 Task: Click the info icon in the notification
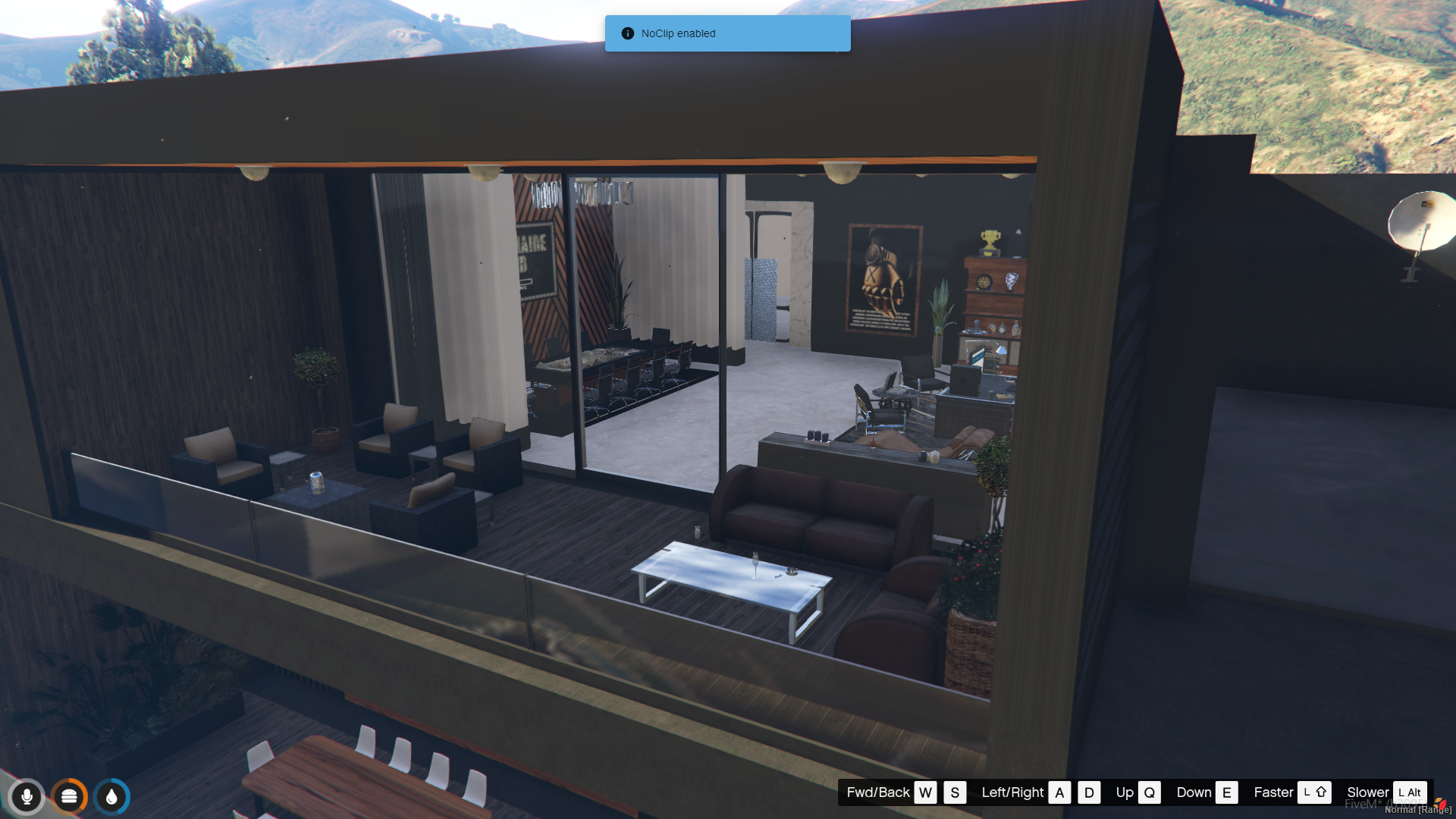point(627,33)
